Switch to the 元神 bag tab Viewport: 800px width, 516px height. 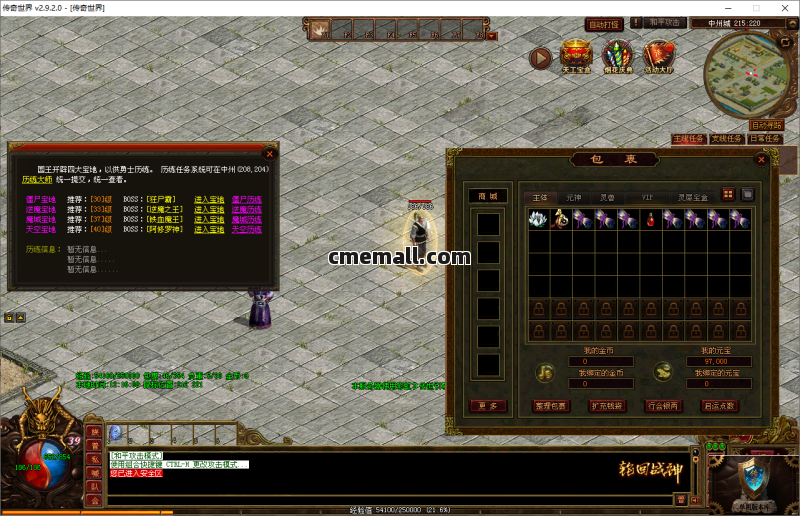tap(573, 198)
